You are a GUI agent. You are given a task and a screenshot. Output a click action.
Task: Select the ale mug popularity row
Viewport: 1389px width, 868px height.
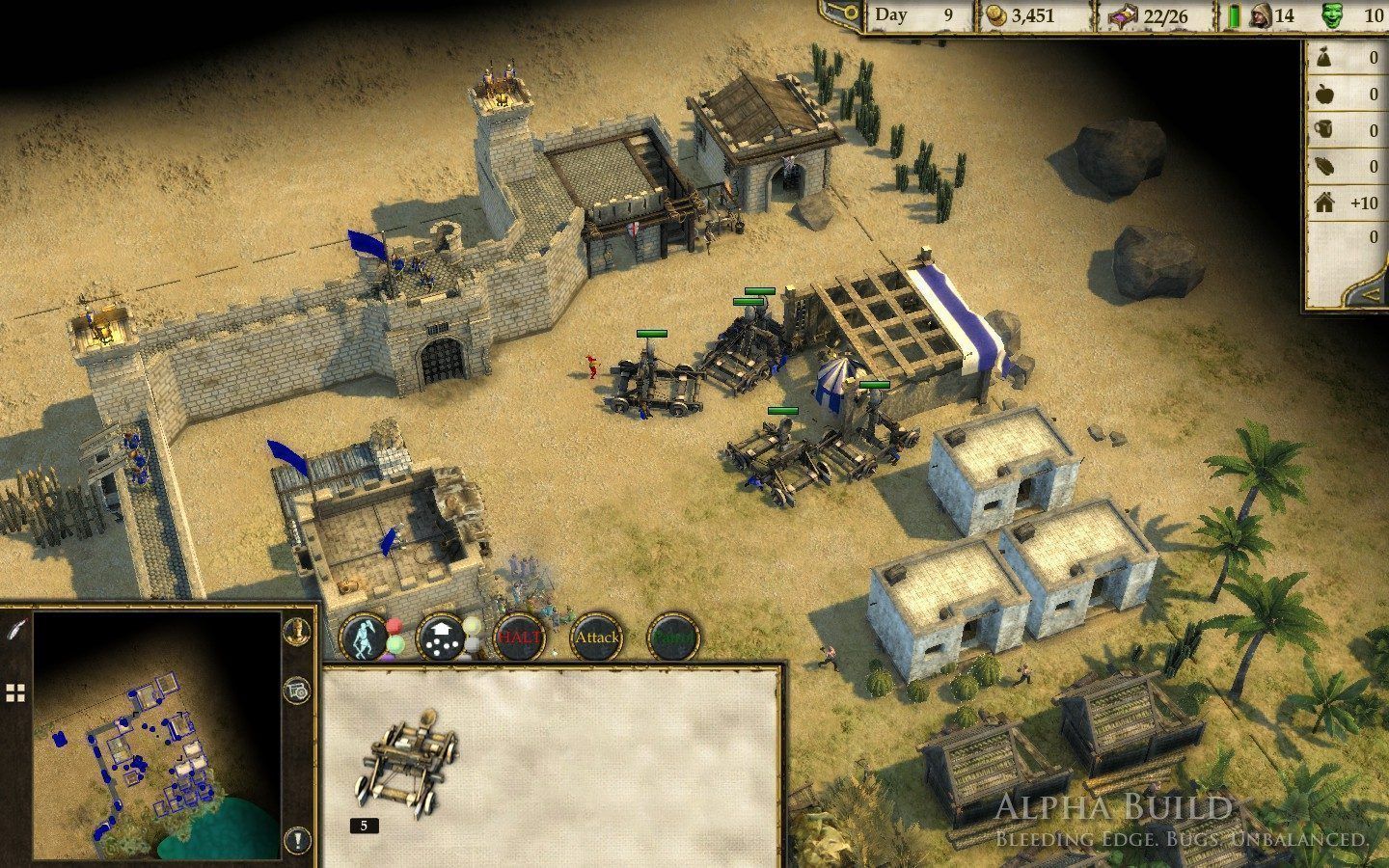coord(1347,130)
